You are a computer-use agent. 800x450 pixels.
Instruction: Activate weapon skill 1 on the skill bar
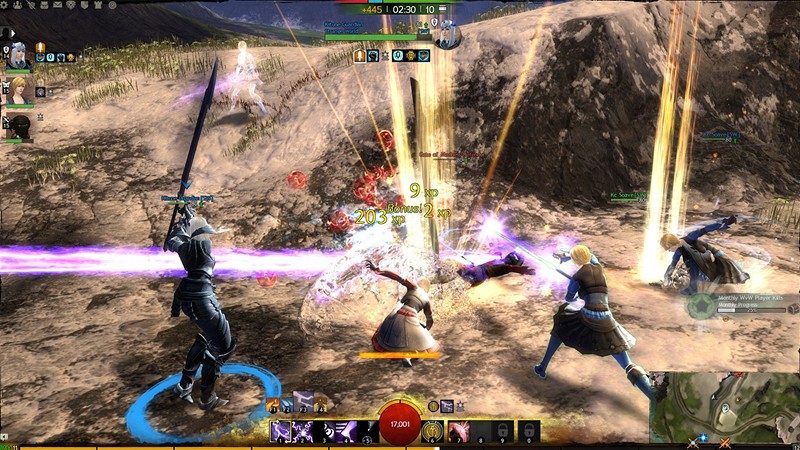282,431
